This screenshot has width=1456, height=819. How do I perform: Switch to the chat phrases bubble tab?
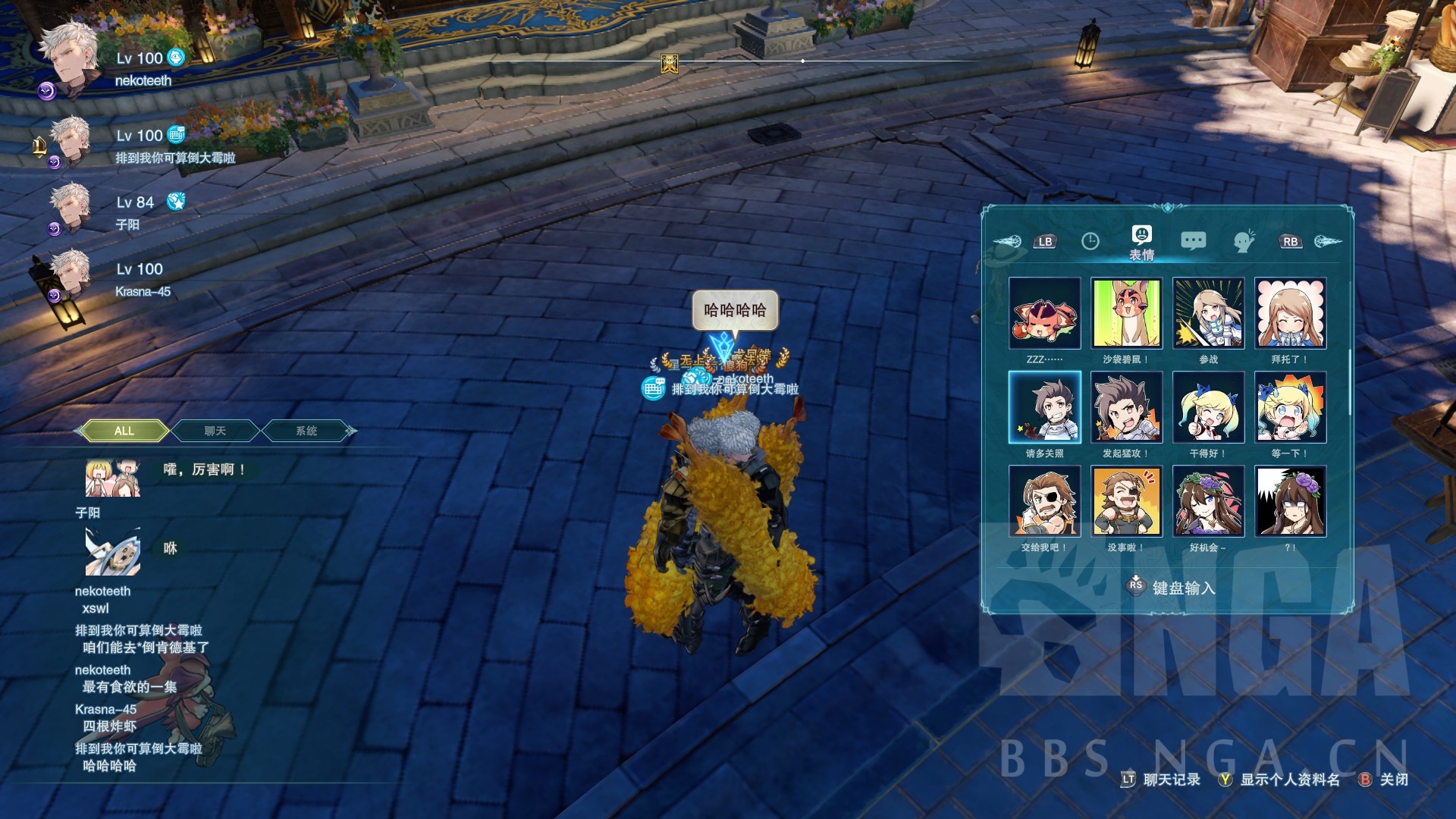tap(1193, 240)
